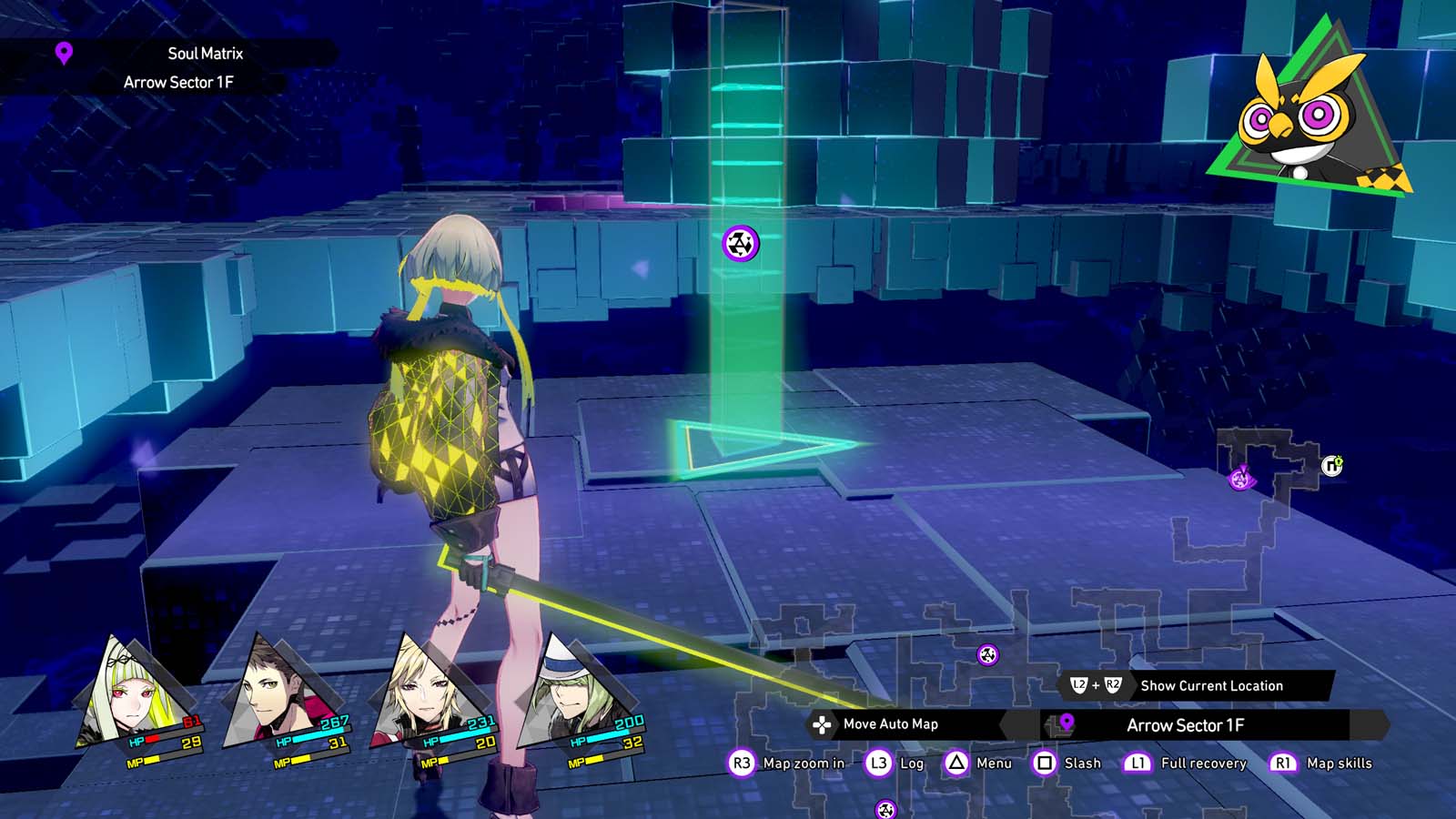Click the location pin icon beside Soul Matrix
This screenshot has height=819, width=1456.
(x=64, y=54)
